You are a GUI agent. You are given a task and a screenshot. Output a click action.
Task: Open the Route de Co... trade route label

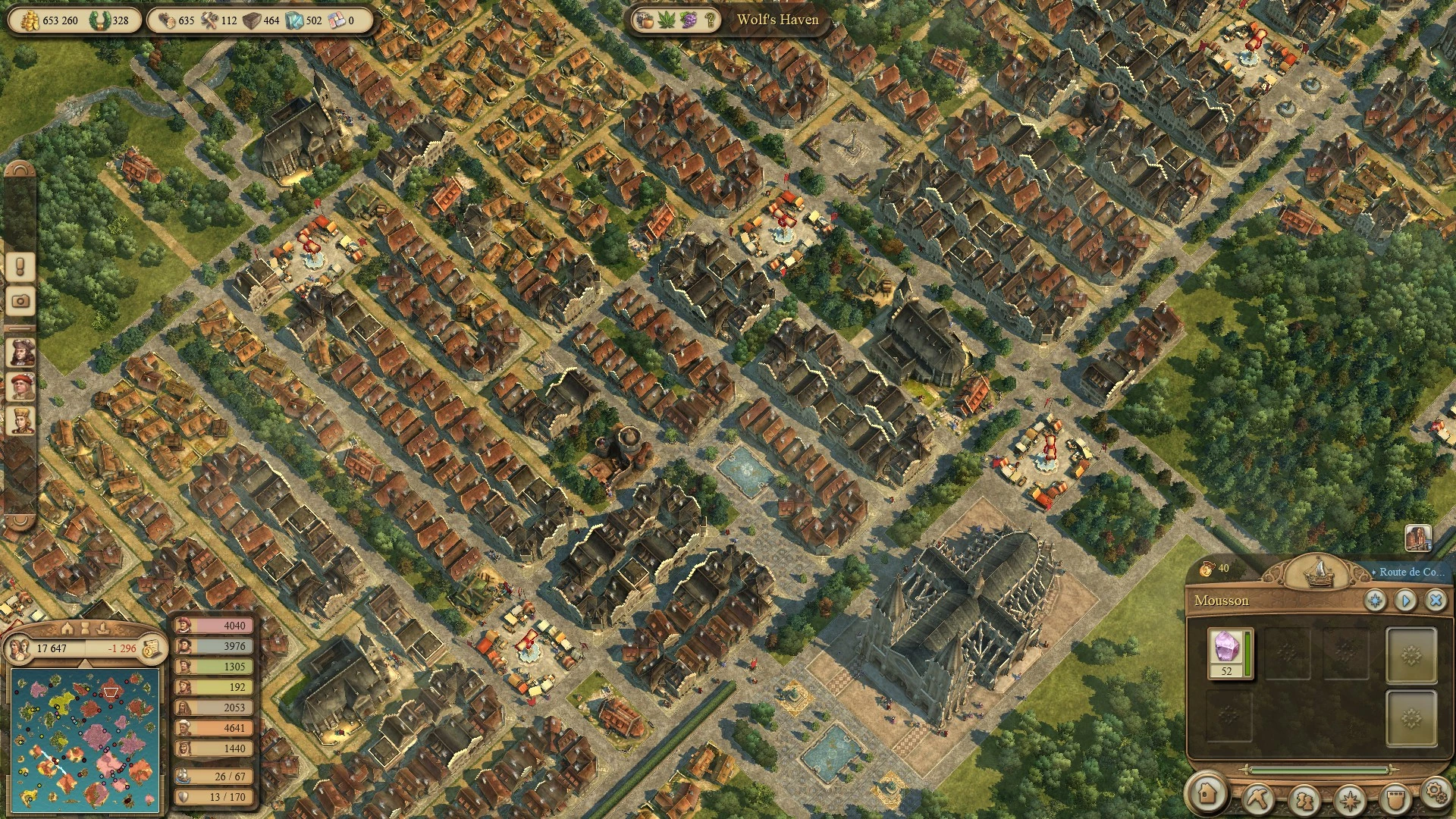[x=1411, y=572]
